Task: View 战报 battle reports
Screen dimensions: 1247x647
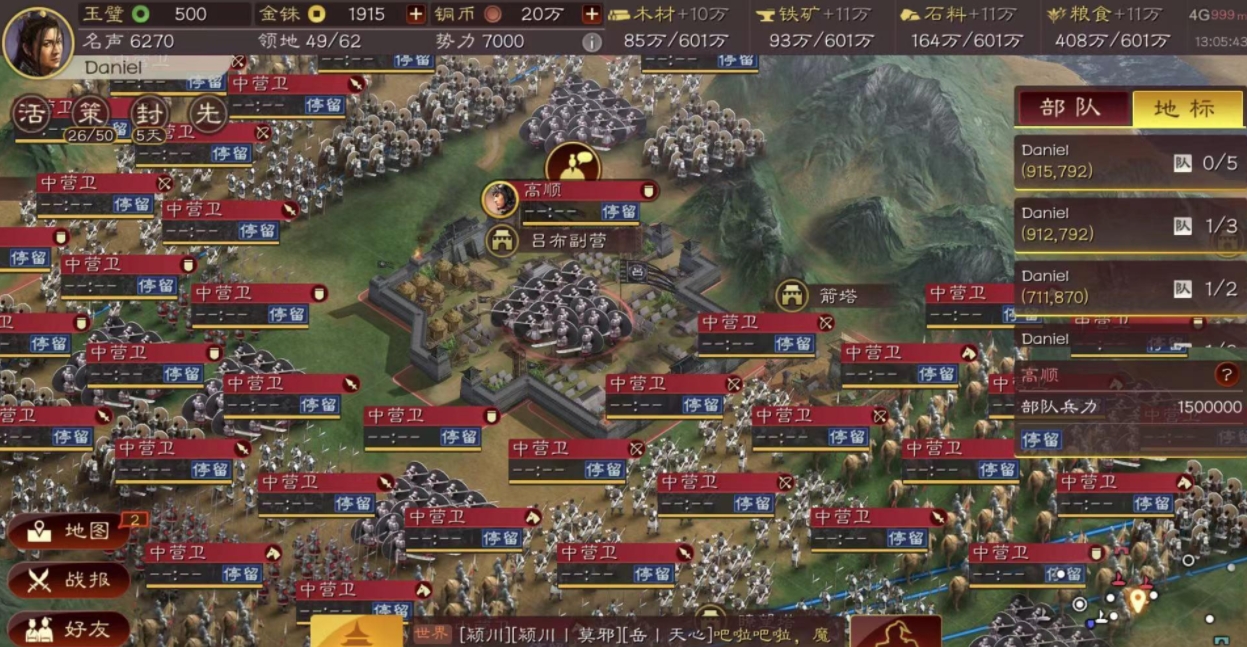Action: (70, 580)
